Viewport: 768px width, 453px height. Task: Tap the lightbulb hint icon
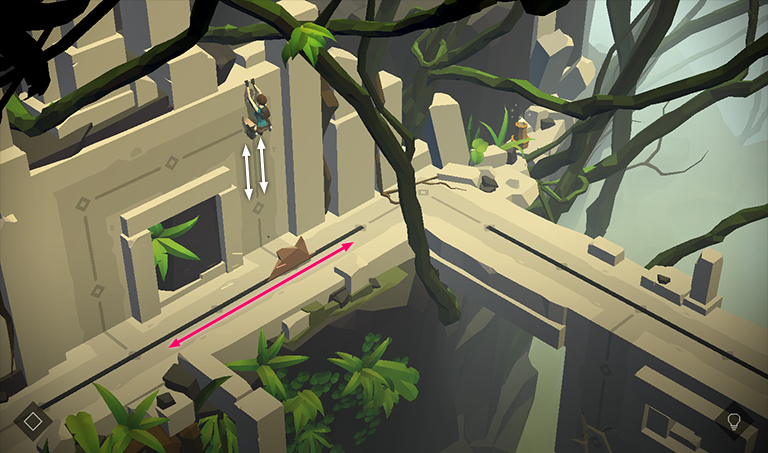point(733,421)
